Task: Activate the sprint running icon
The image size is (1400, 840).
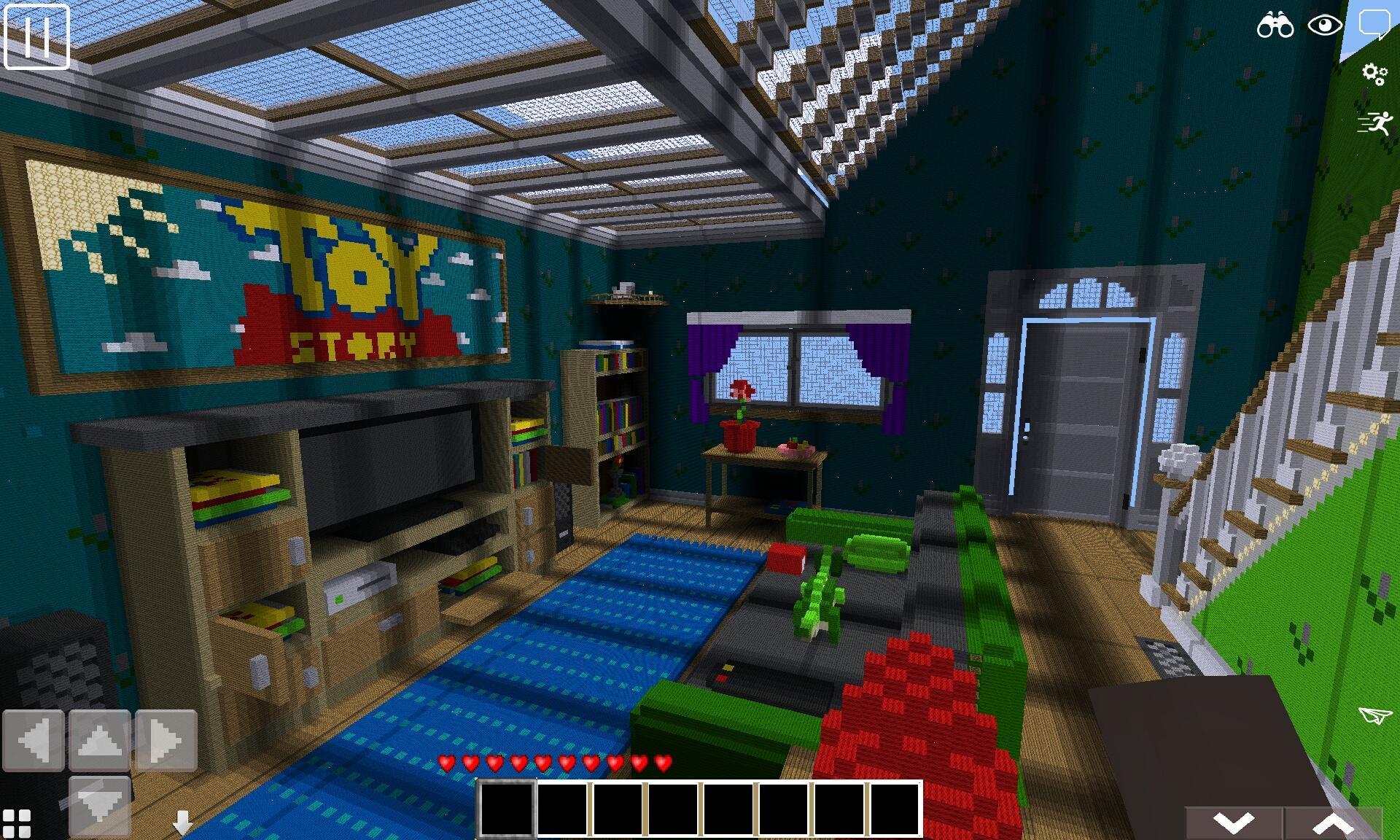Action: coord(1374,121)
